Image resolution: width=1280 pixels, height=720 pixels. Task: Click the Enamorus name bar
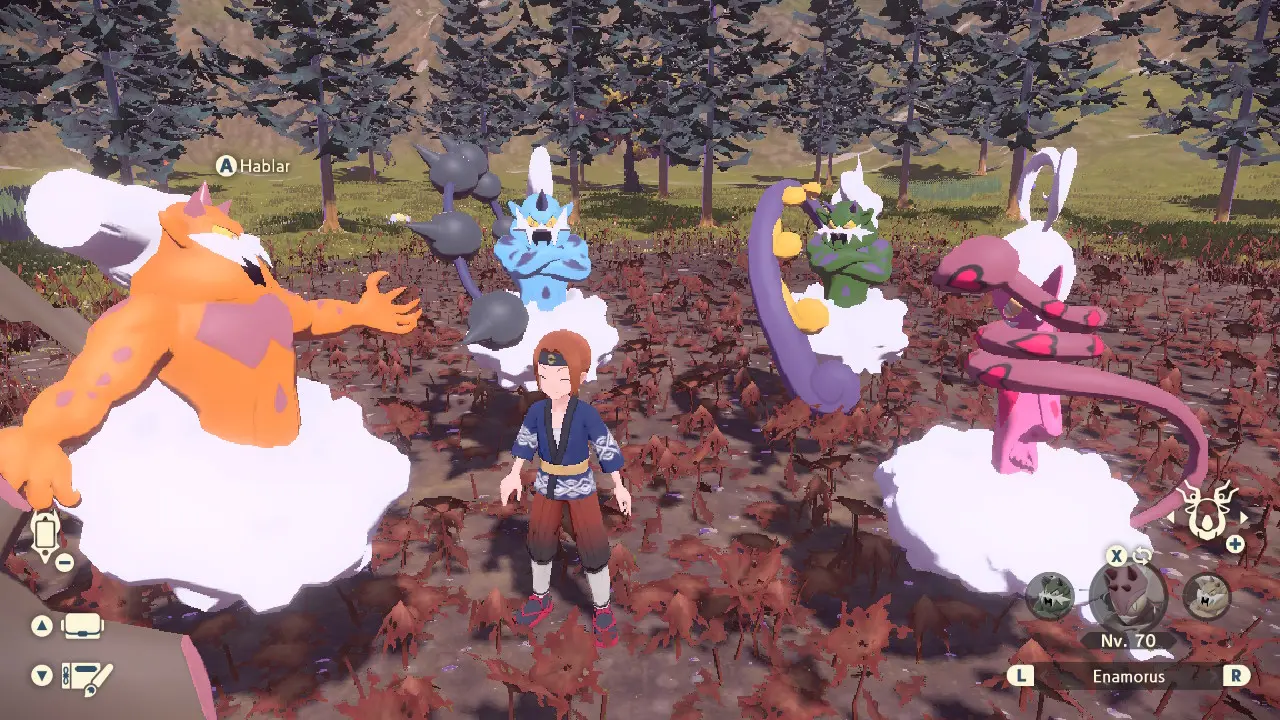1128,676
